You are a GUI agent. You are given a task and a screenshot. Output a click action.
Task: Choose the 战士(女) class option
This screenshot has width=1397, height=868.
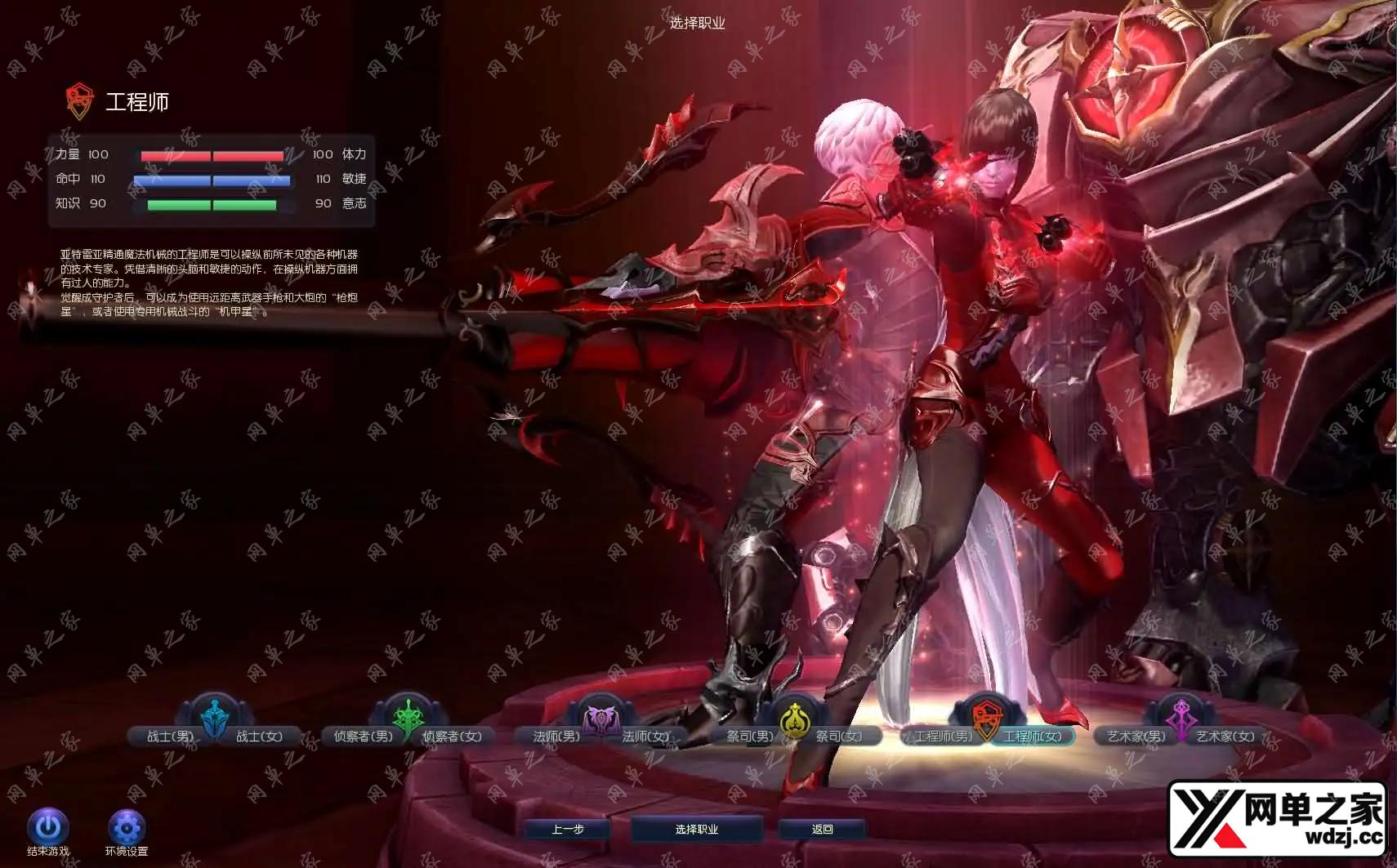pyautogui.click(x=259, y=737)
